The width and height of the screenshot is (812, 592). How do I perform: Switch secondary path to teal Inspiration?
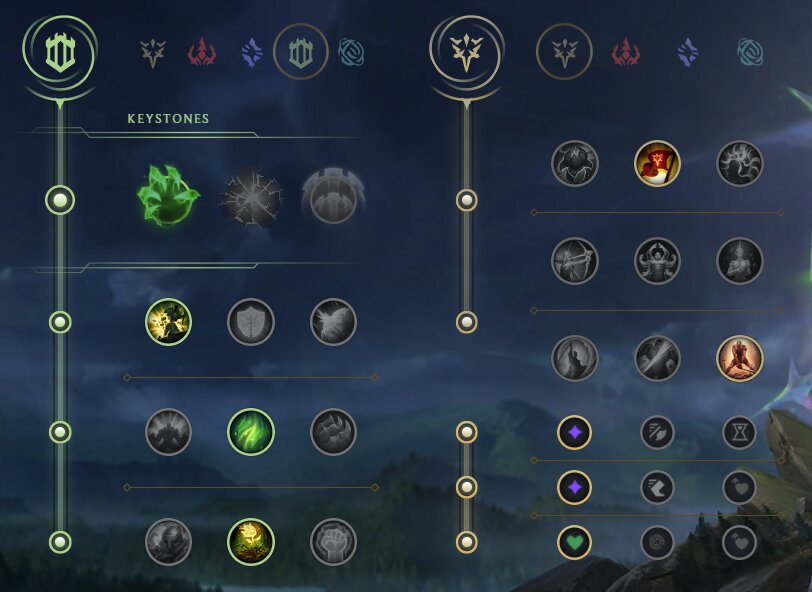click(x=748, y=51)
